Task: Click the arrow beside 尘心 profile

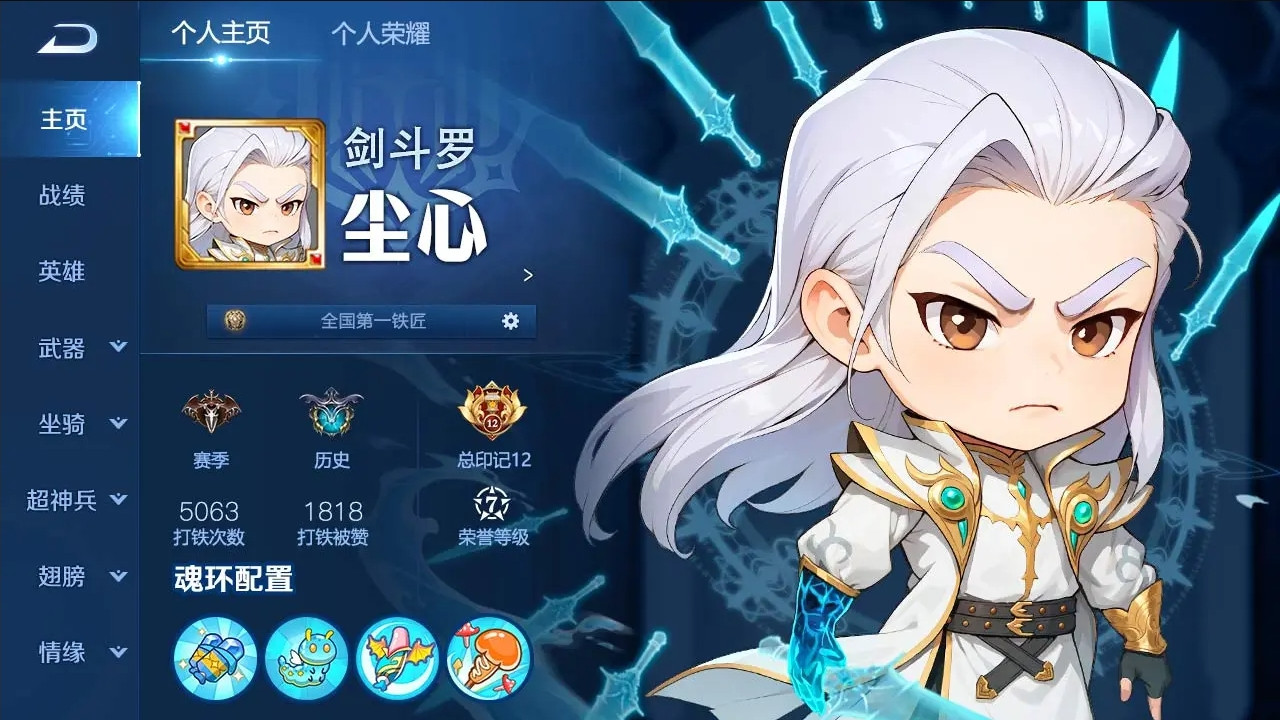Action: [528, 276]
